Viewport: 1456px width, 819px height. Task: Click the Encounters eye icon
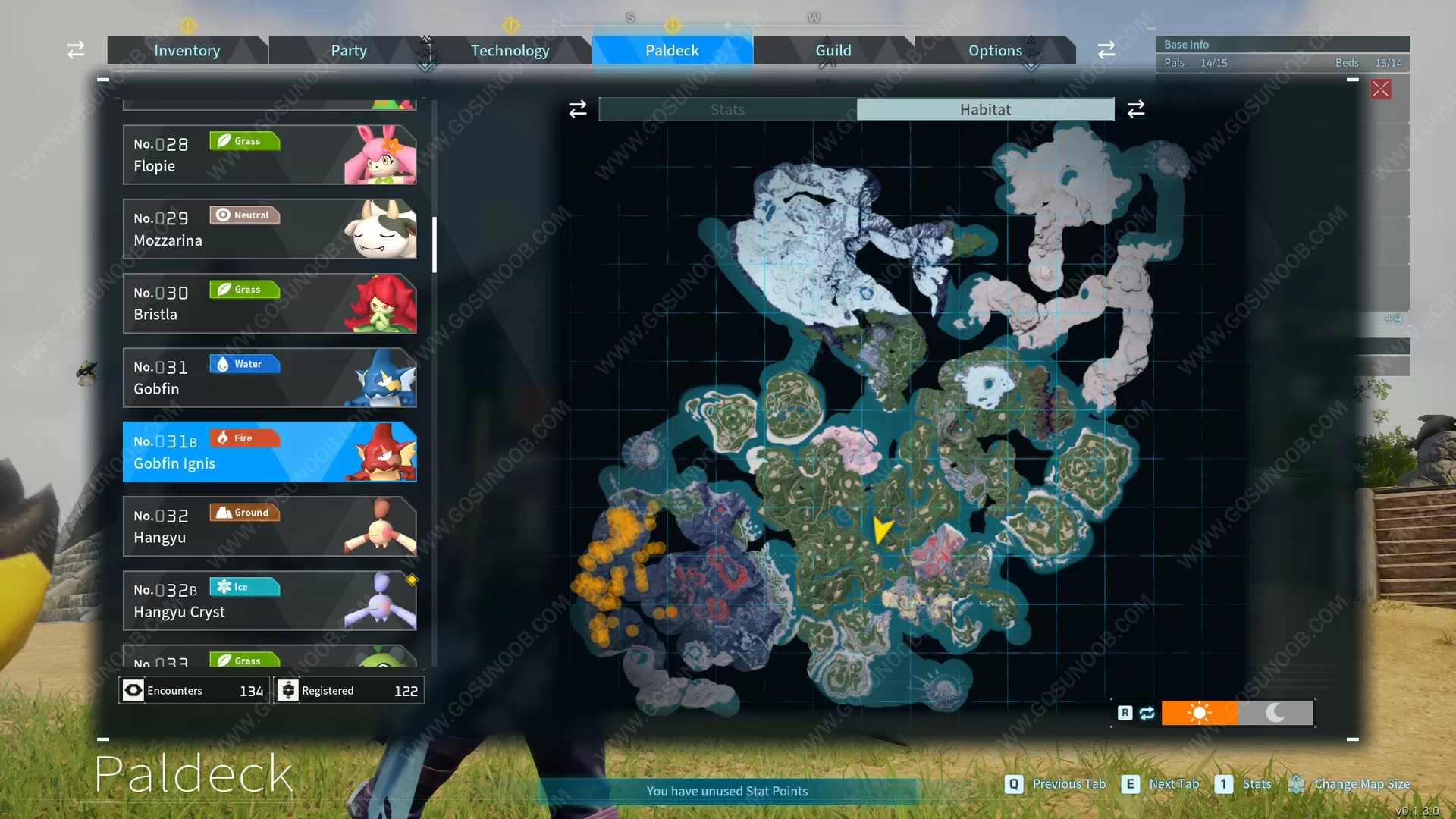click(x=133, y=690)
